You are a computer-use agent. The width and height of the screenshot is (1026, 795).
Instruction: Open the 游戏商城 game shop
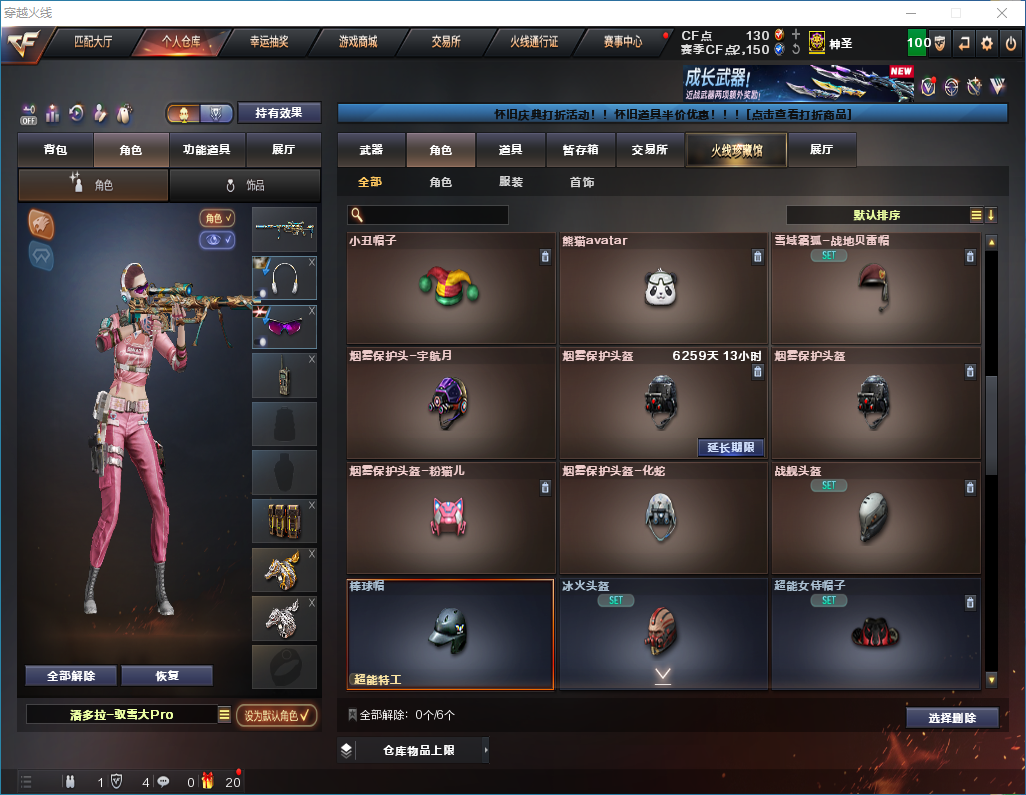tap(358, 42)
